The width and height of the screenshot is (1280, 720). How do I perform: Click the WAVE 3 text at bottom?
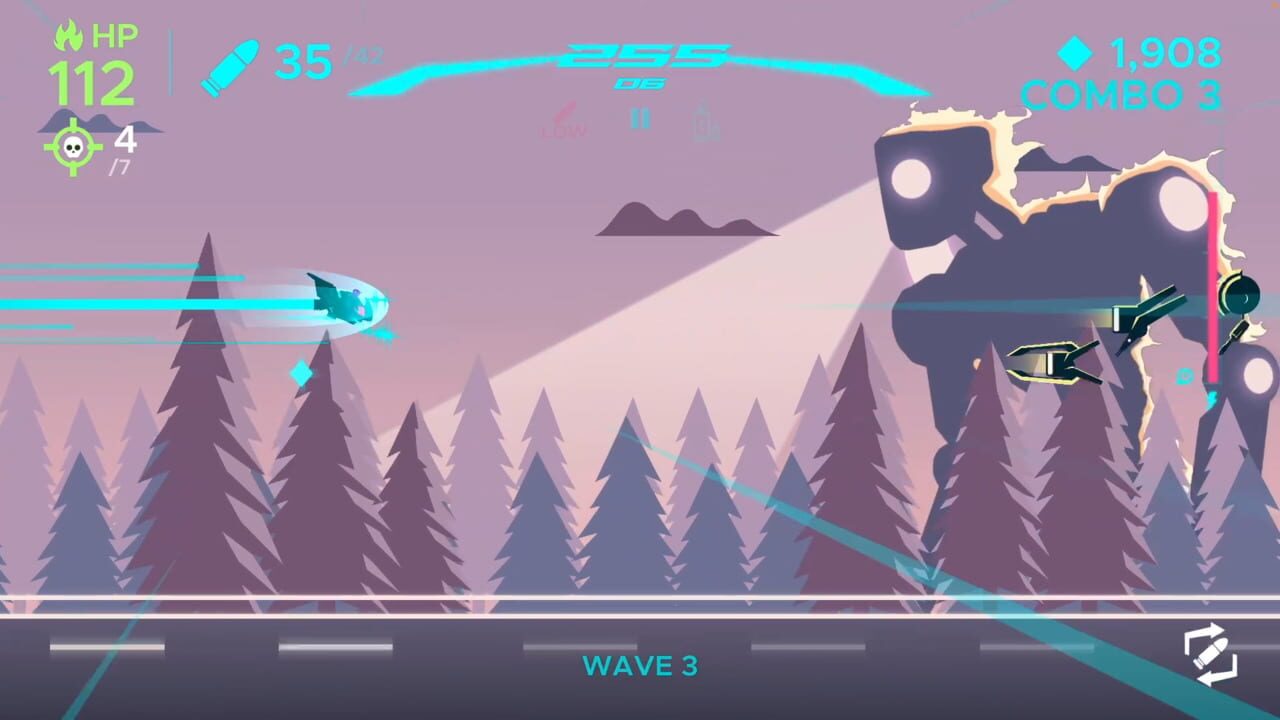640,666
